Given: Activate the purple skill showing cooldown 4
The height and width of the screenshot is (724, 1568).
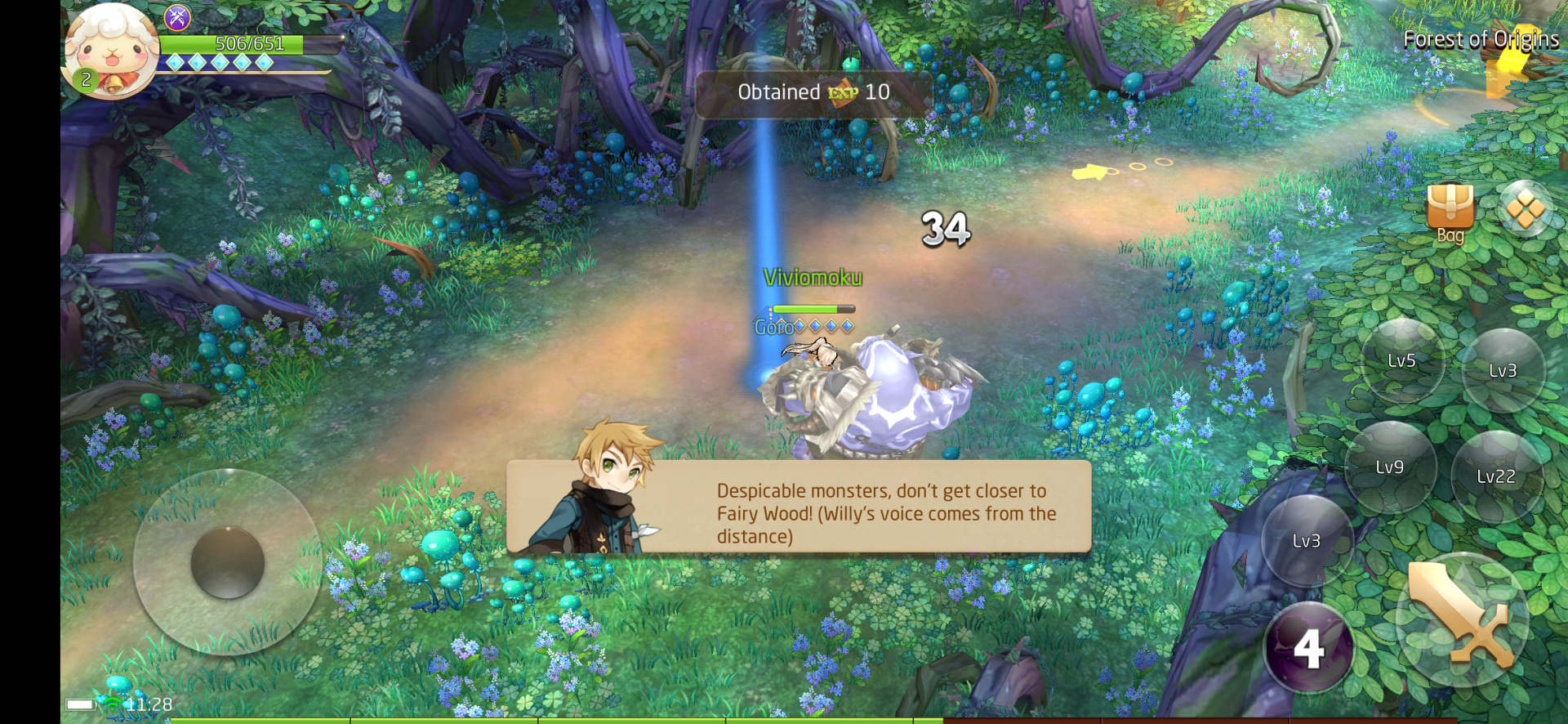Looking at the screenshot, I should (x=1308, y=648).
